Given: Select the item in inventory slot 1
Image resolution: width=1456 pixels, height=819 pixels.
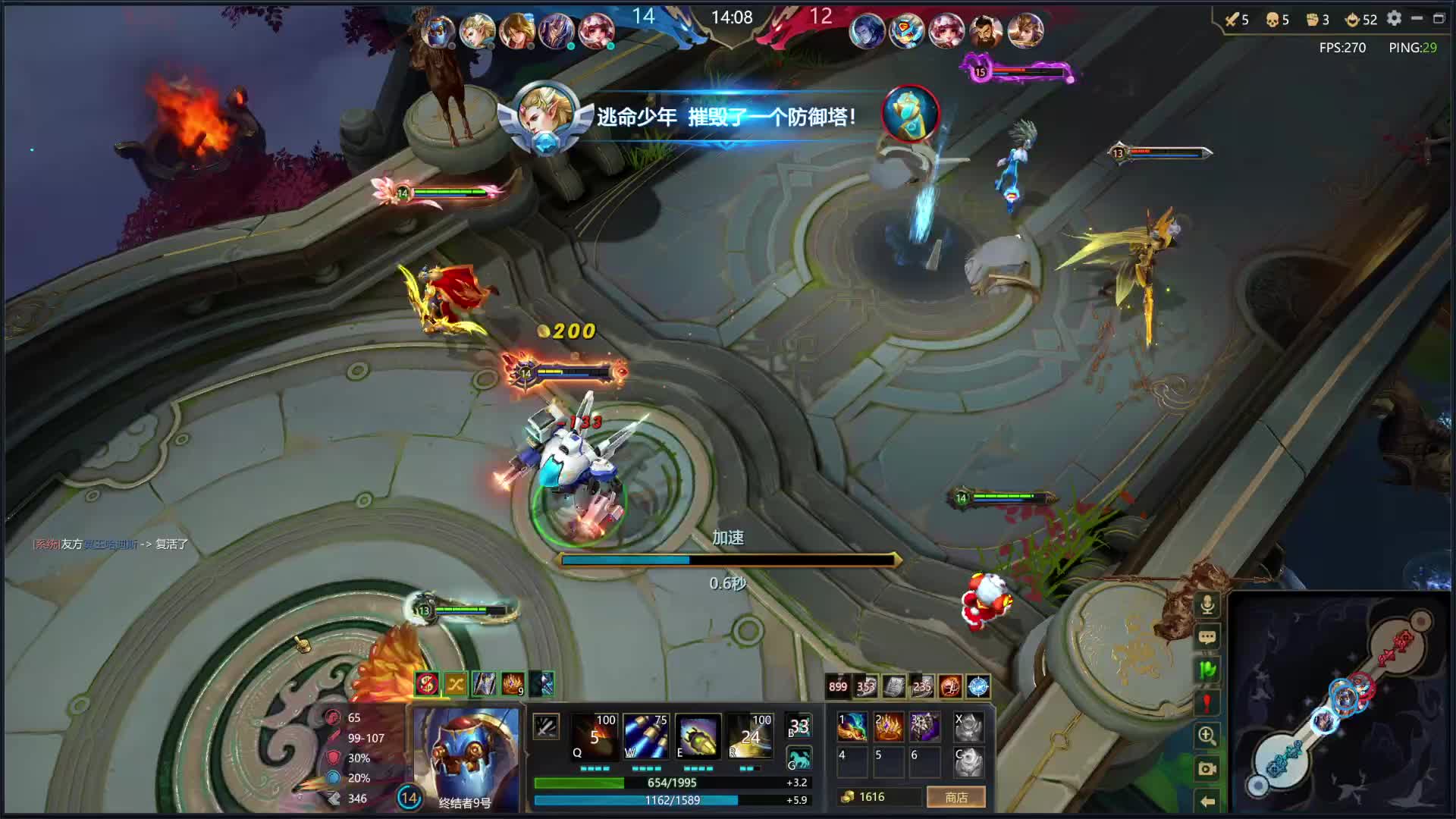Looking at the screenshot, I should tap(852, 726).
